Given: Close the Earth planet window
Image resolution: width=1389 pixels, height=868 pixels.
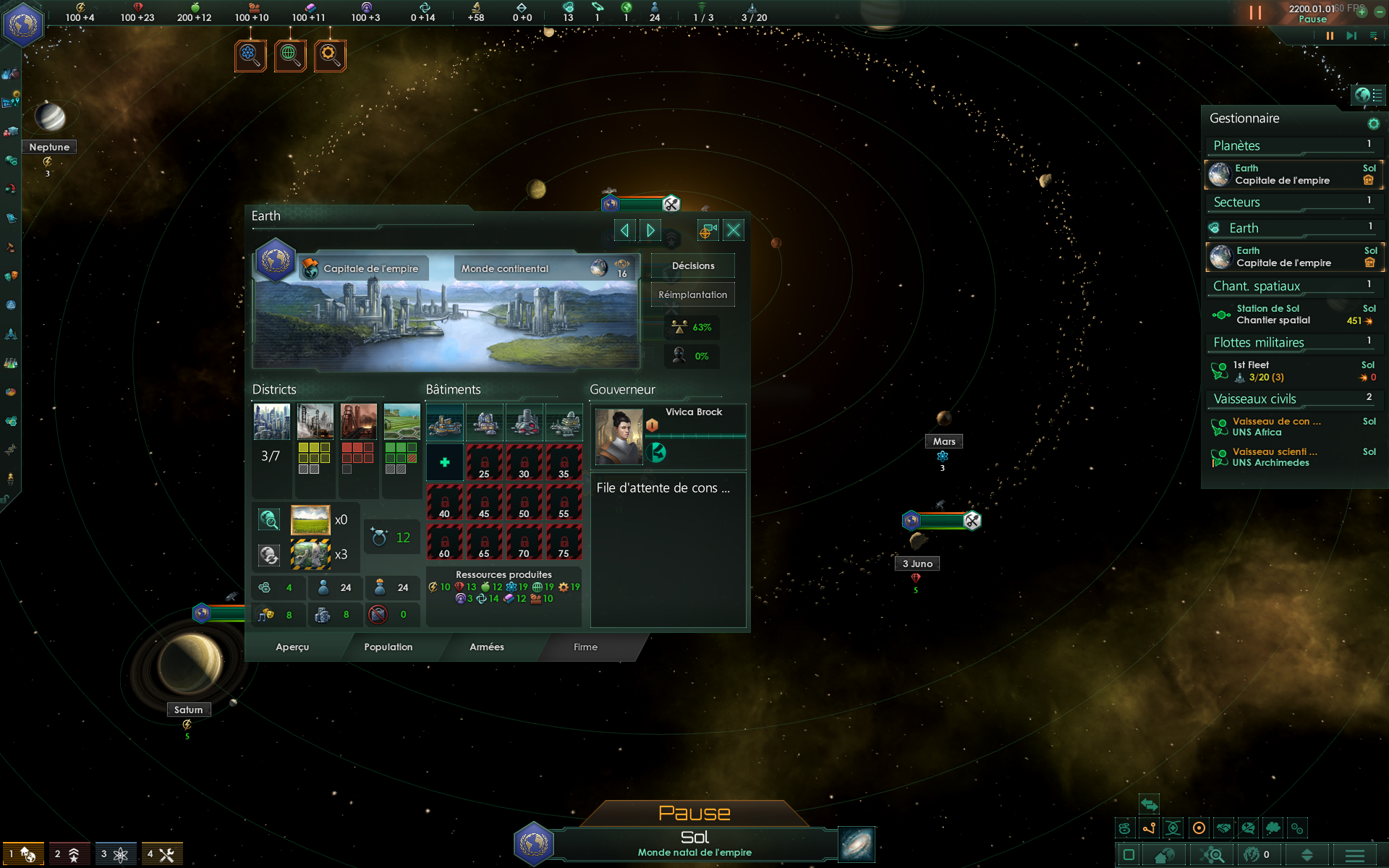Looking at the screenshot, I should tap(733, 230).
